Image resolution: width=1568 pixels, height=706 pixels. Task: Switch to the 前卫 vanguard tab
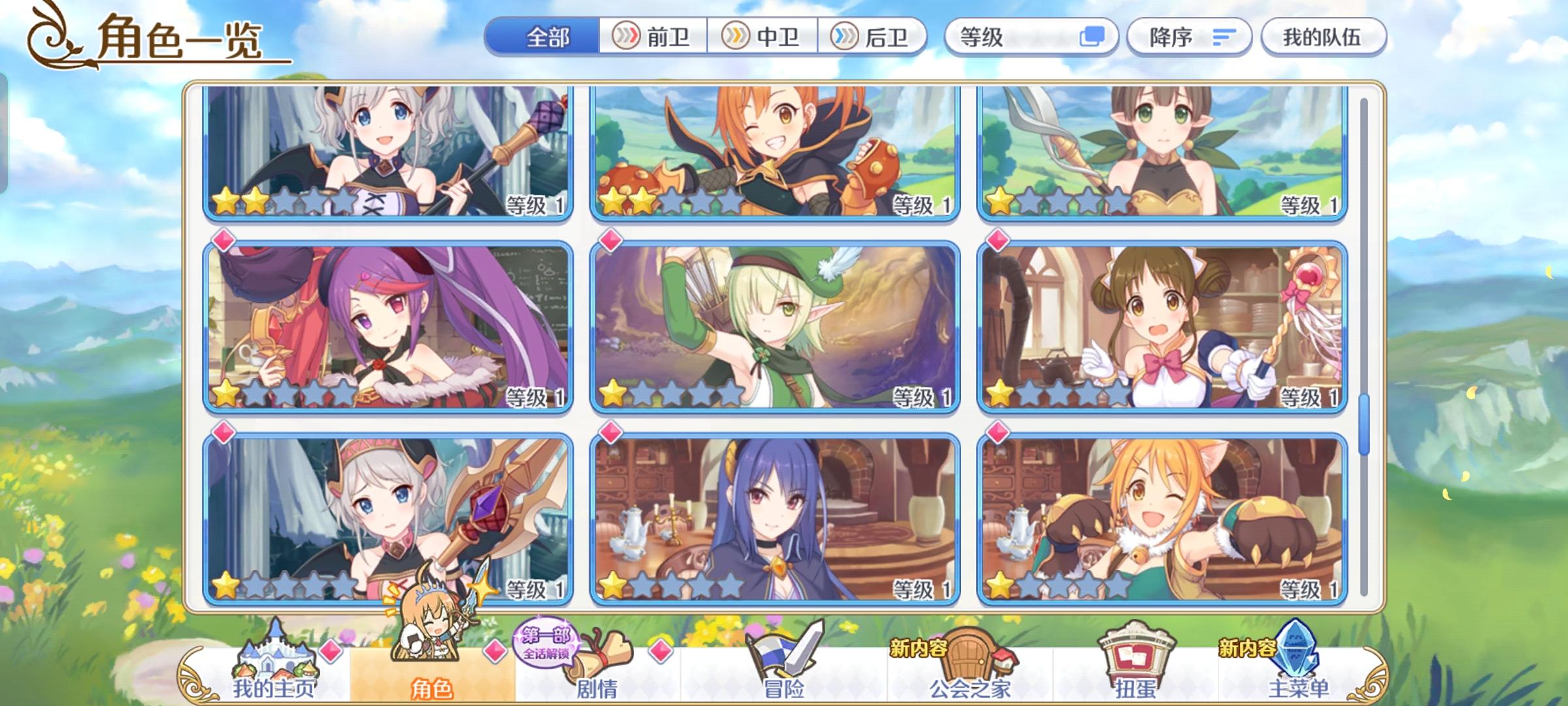tap(653, 37)
